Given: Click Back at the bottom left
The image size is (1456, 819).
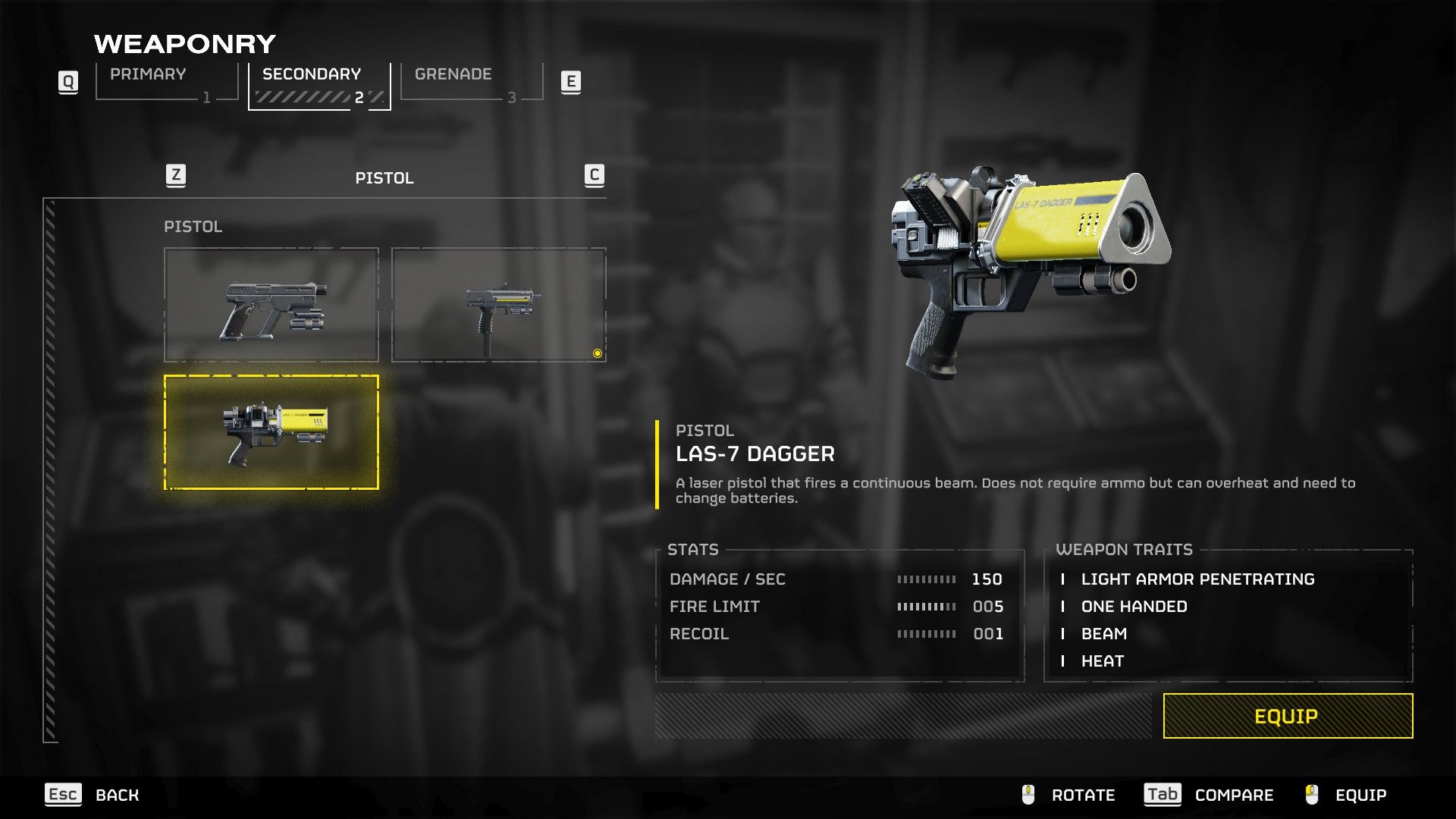Looking at the screenshot, I should [x=116, y=795].
